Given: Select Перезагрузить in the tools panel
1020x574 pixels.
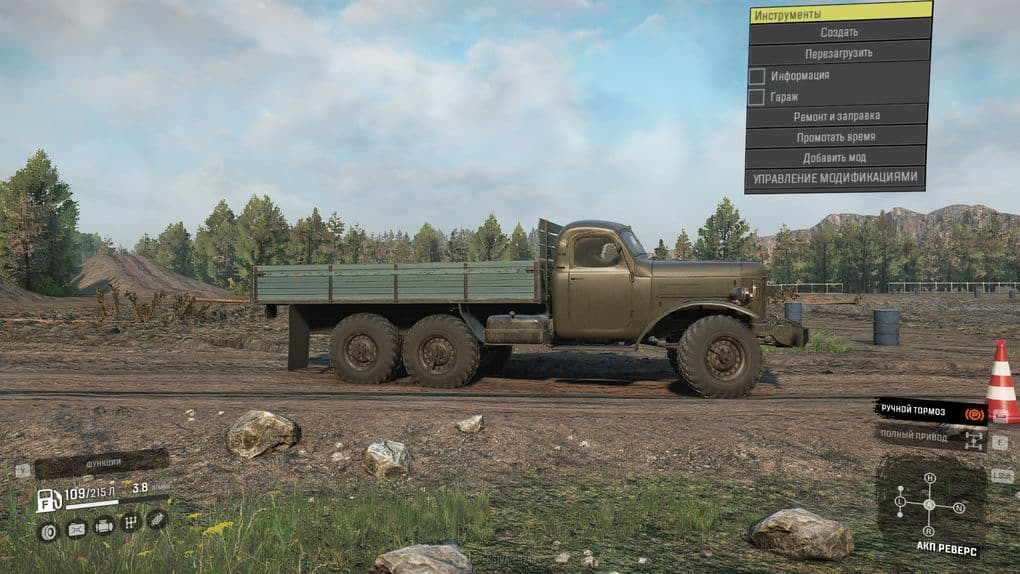Looking at the screenshot, I should pos(839,53).
